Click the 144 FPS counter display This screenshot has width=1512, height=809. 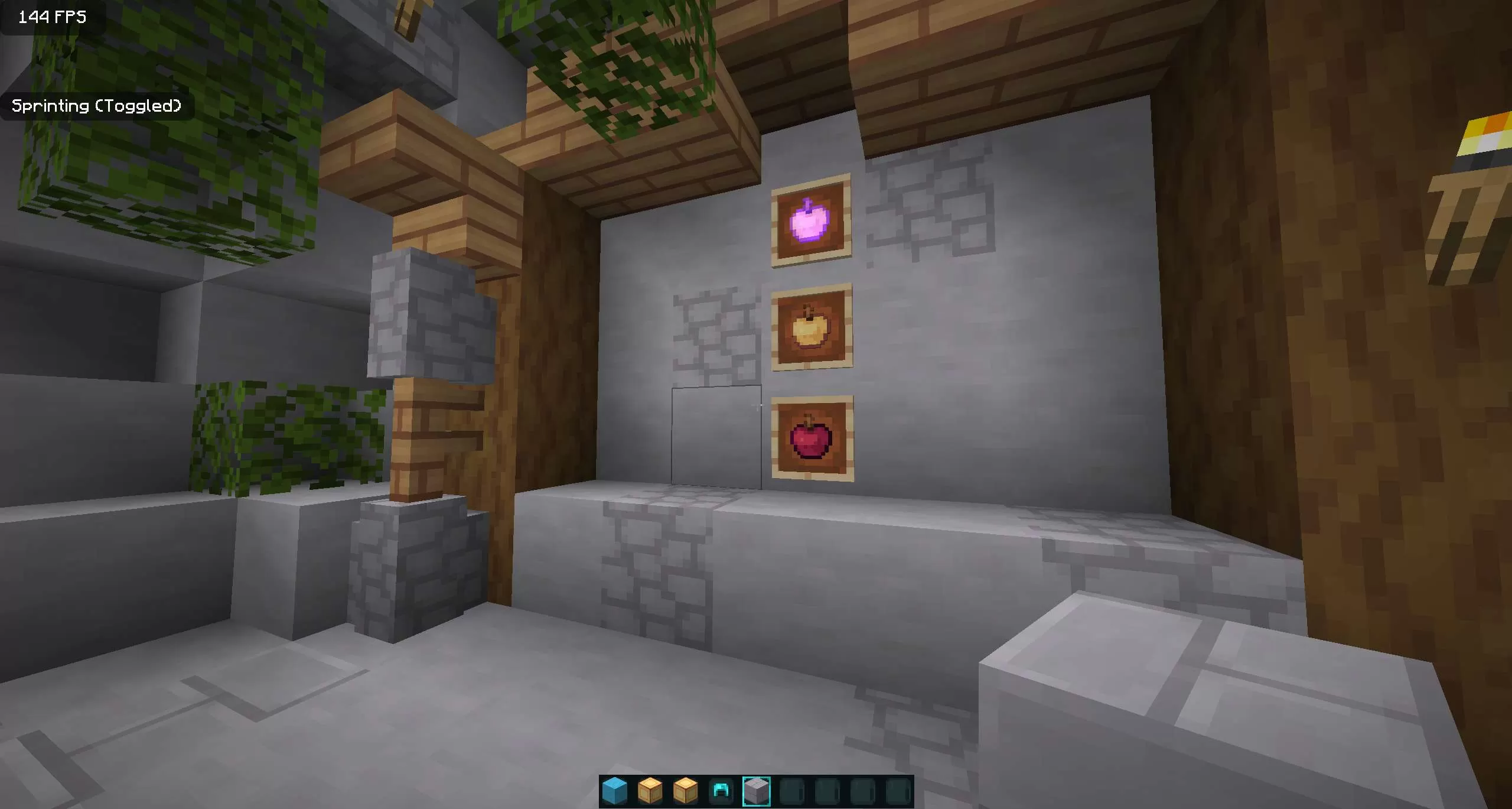pos(50,17)
